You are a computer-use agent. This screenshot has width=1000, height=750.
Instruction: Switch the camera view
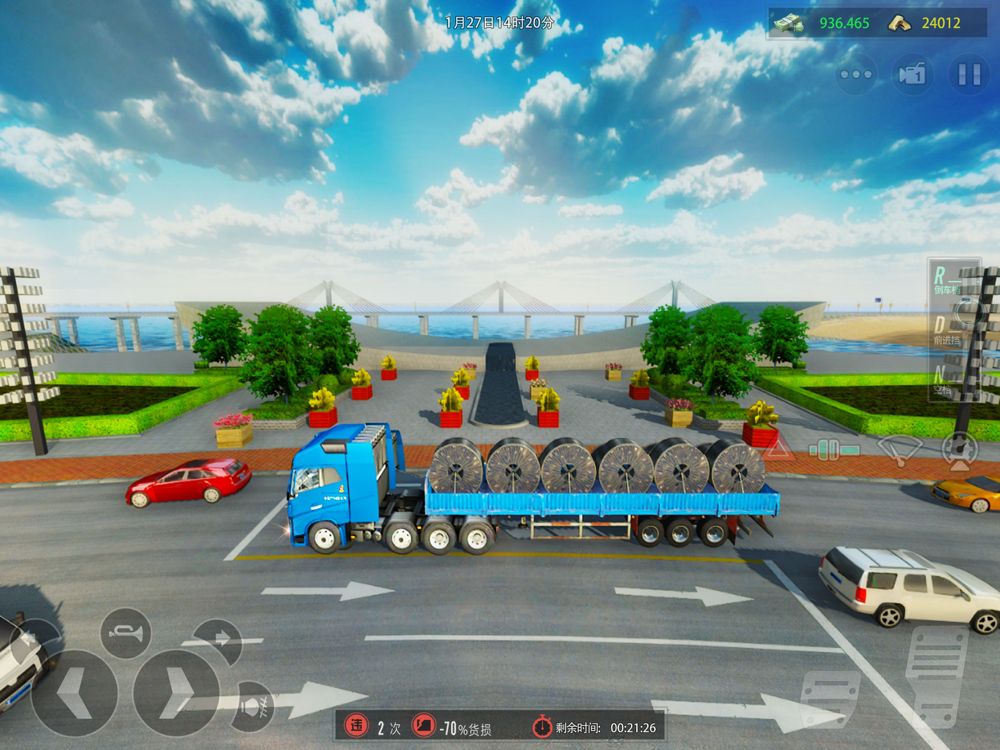click(912, 75)
